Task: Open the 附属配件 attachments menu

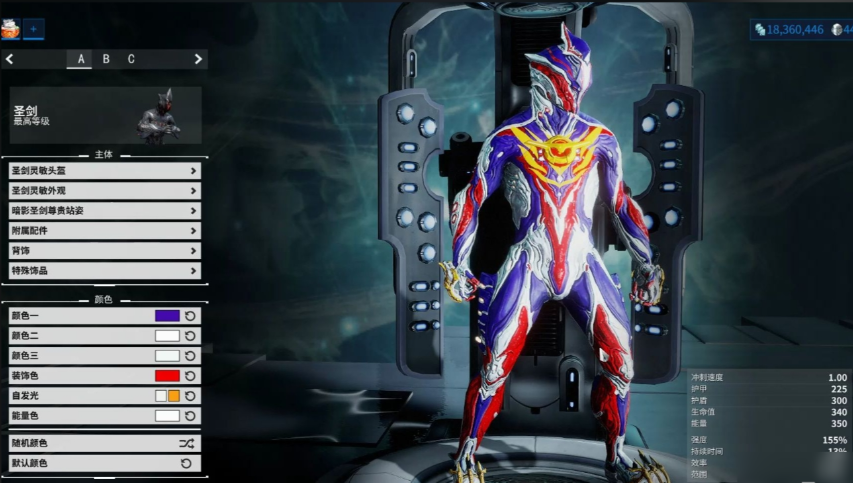Action: coord(102,231)
